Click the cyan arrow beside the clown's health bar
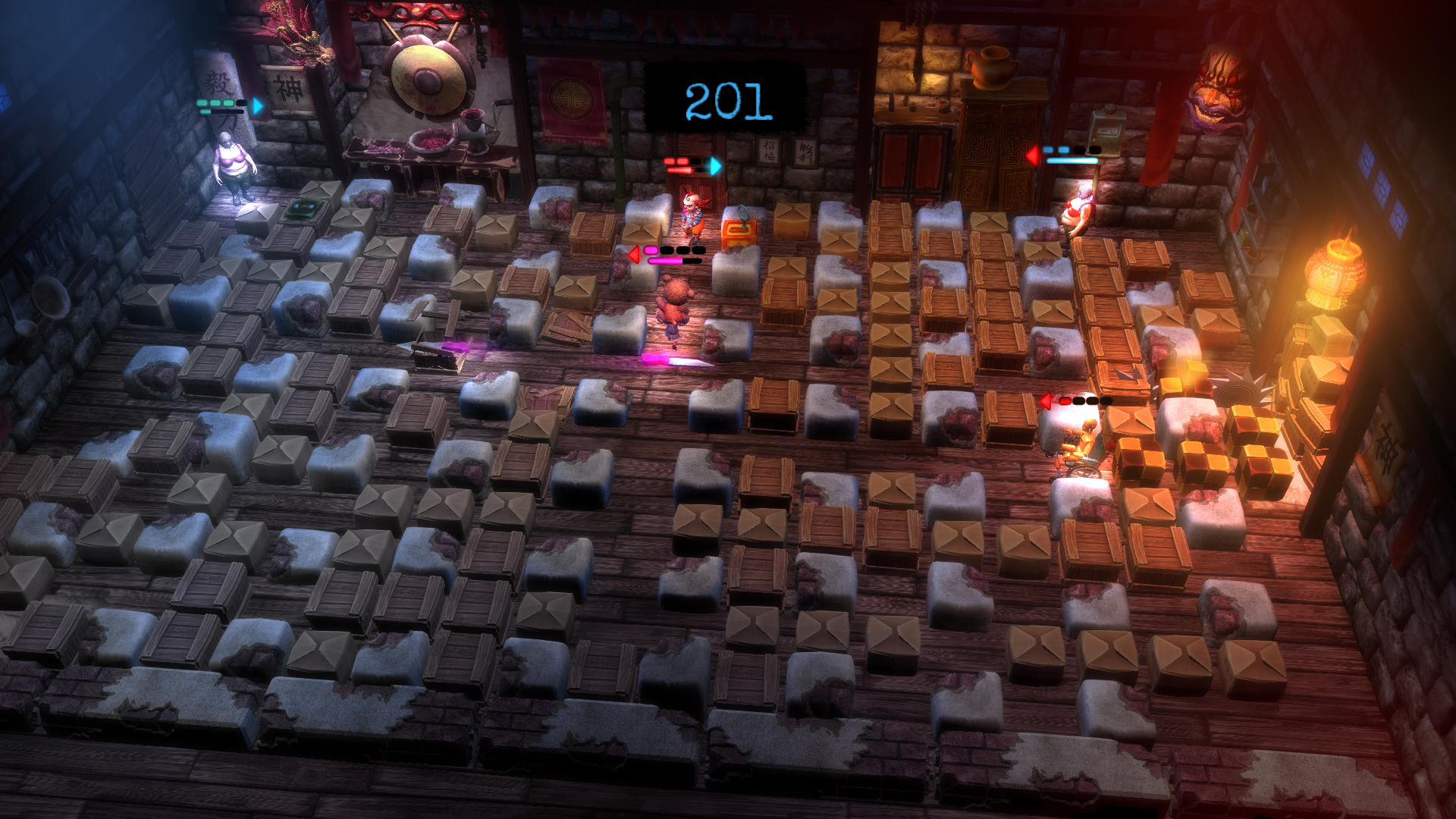This screenshot has height=819, width=1456. pos(715,167)
